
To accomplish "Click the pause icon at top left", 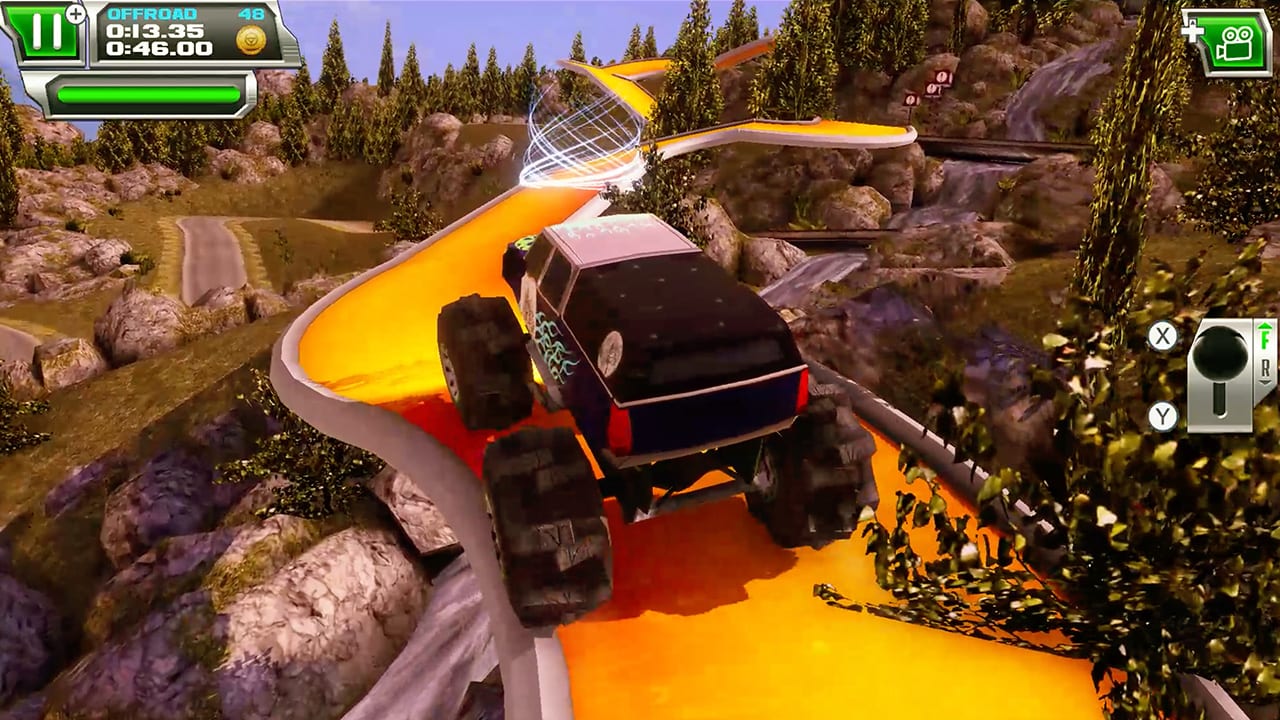I will (x=47, y=30).
